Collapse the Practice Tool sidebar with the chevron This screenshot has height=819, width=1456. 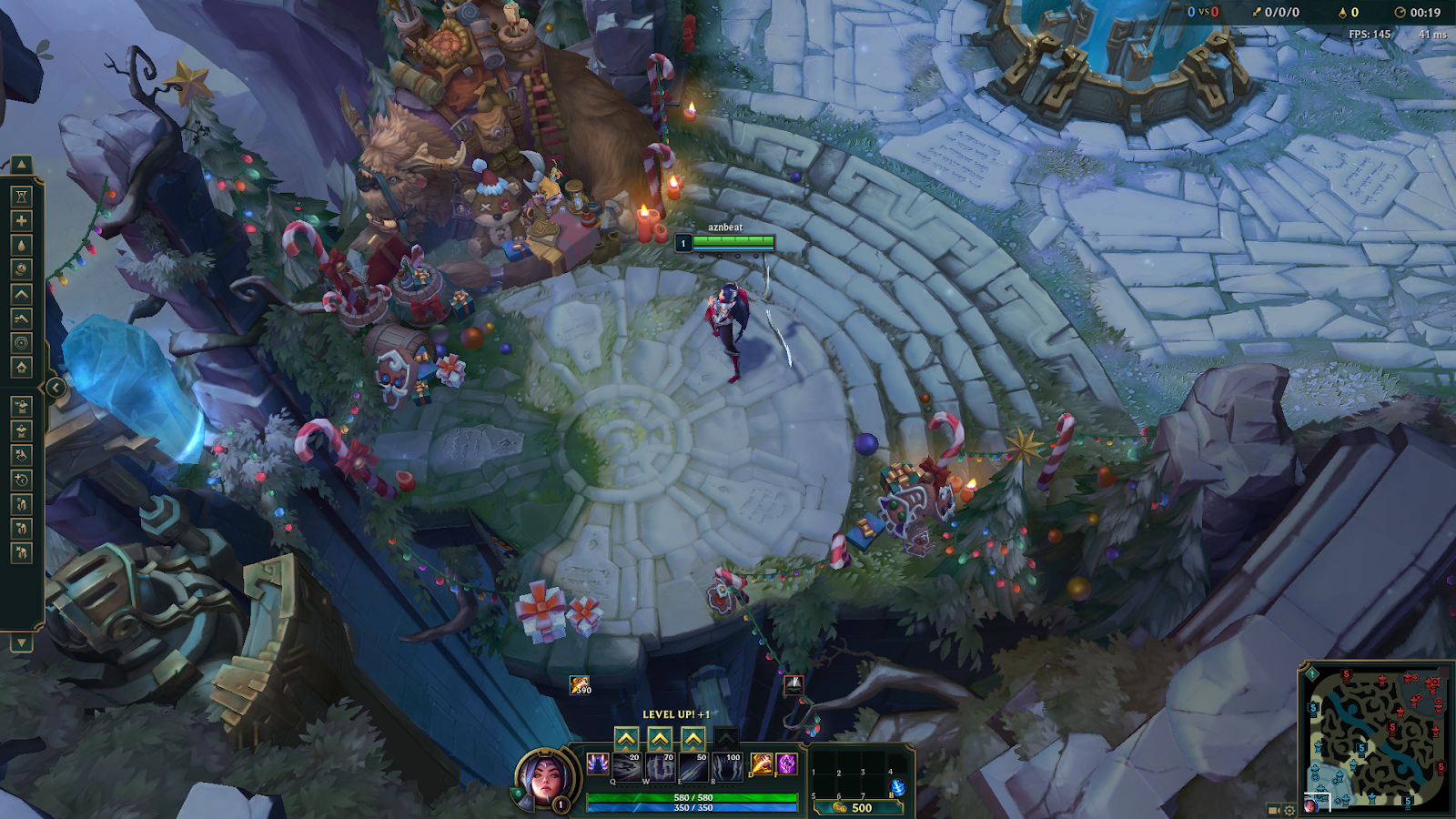[56, 387]
